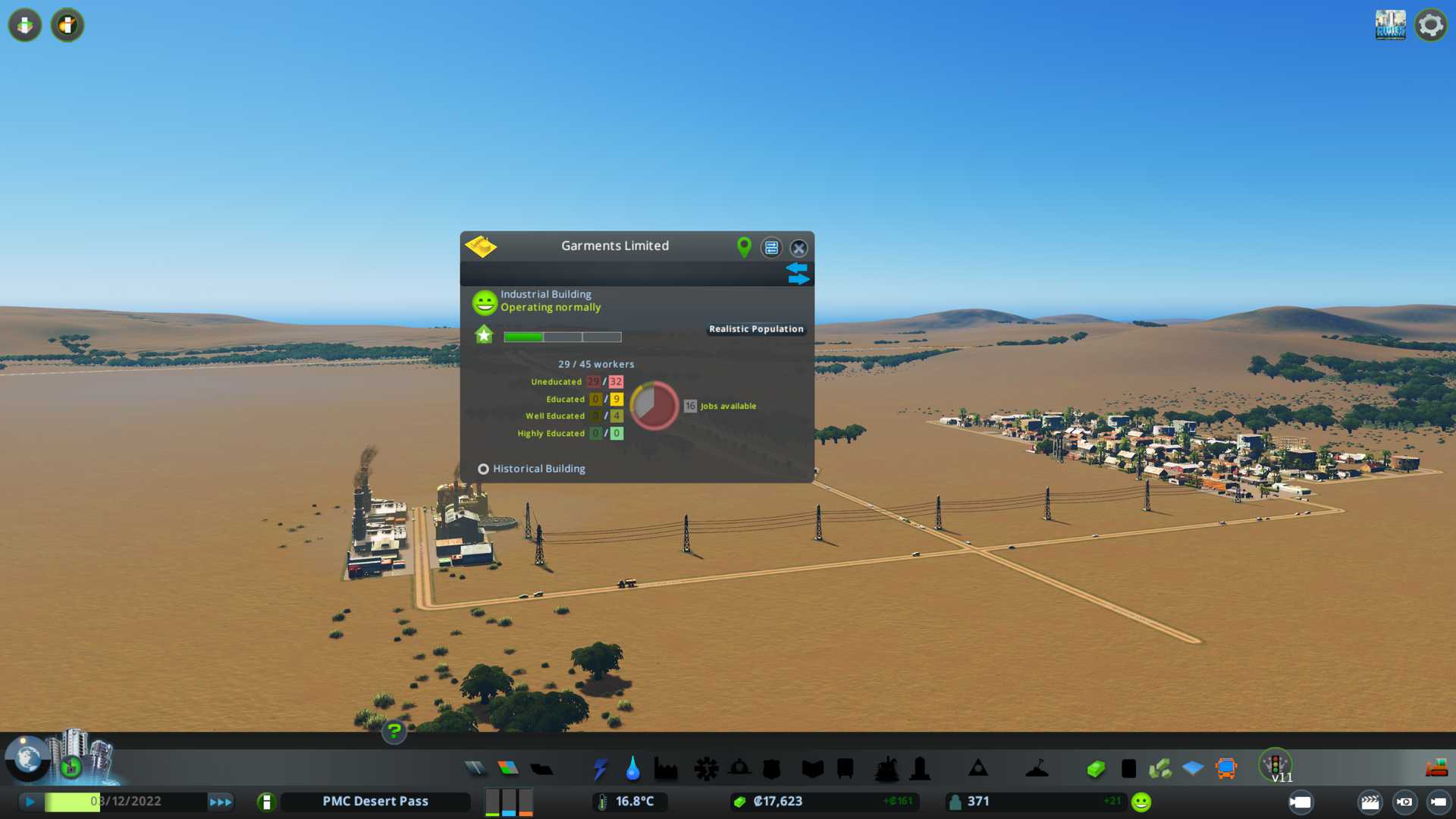Toggle the Historical Building option
Image resolution: width=1456 pixels, height=819 pixels.
483,469
